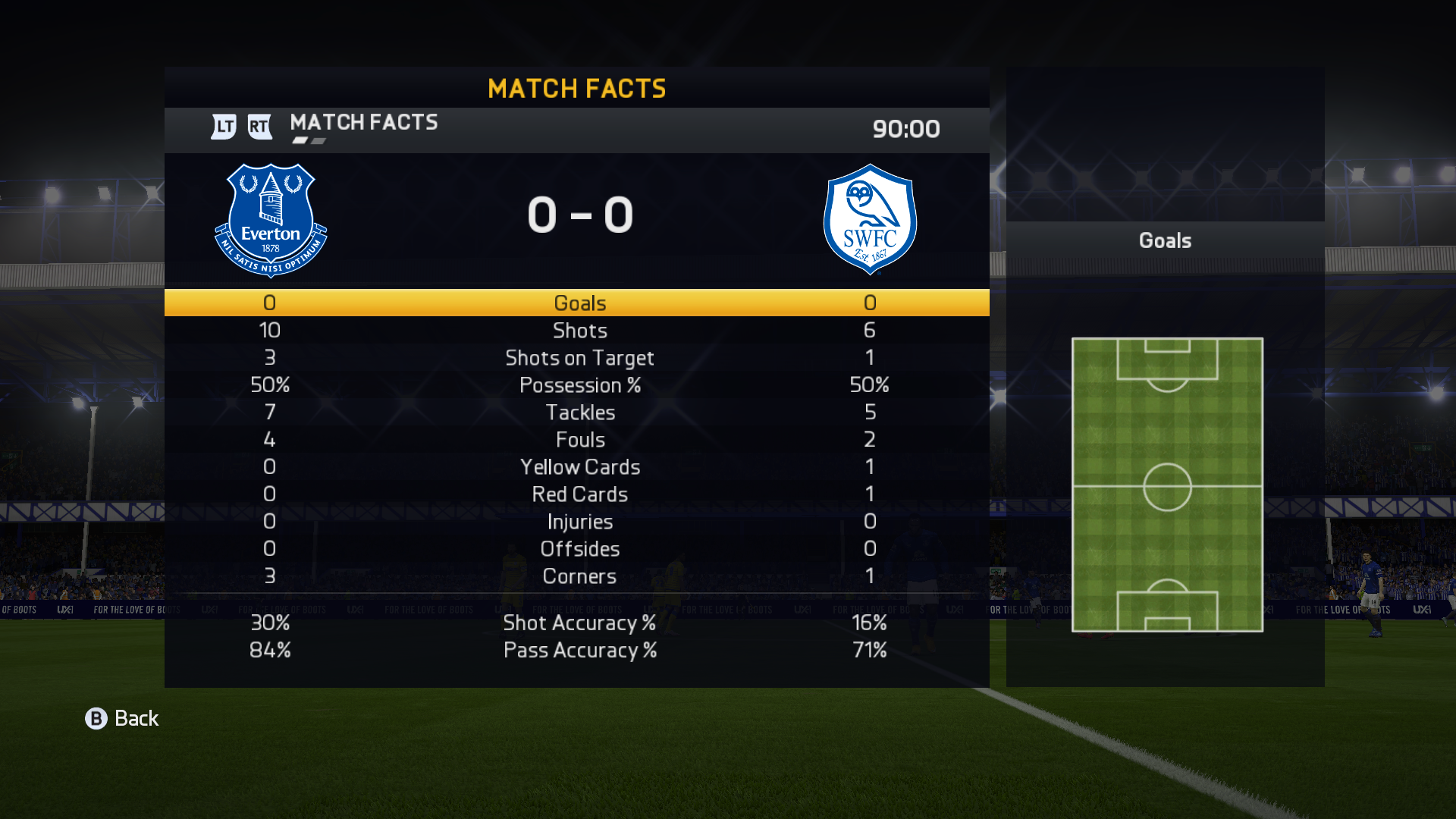Choose the Shots stat row
Viewport: 1456px width, 819px height.
[x=579, y=330]
